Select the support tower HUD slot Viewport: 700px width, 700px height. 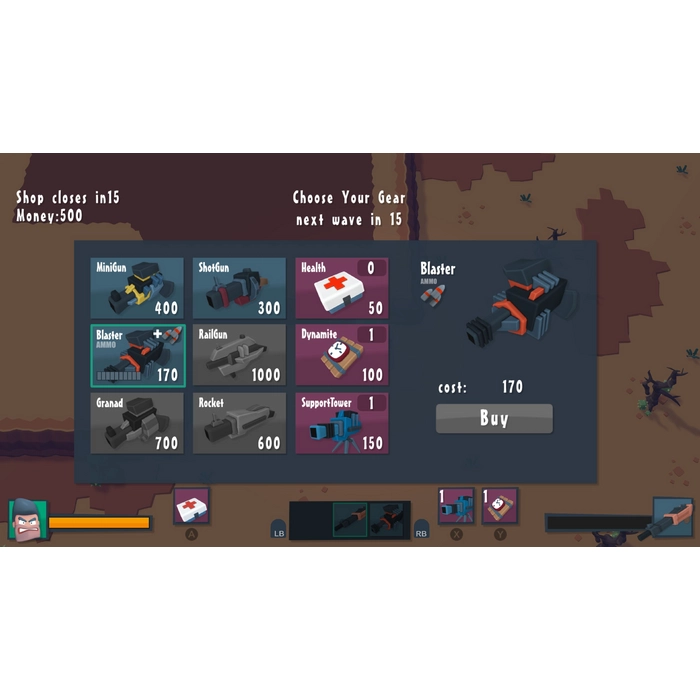click(x=456, y=506)
